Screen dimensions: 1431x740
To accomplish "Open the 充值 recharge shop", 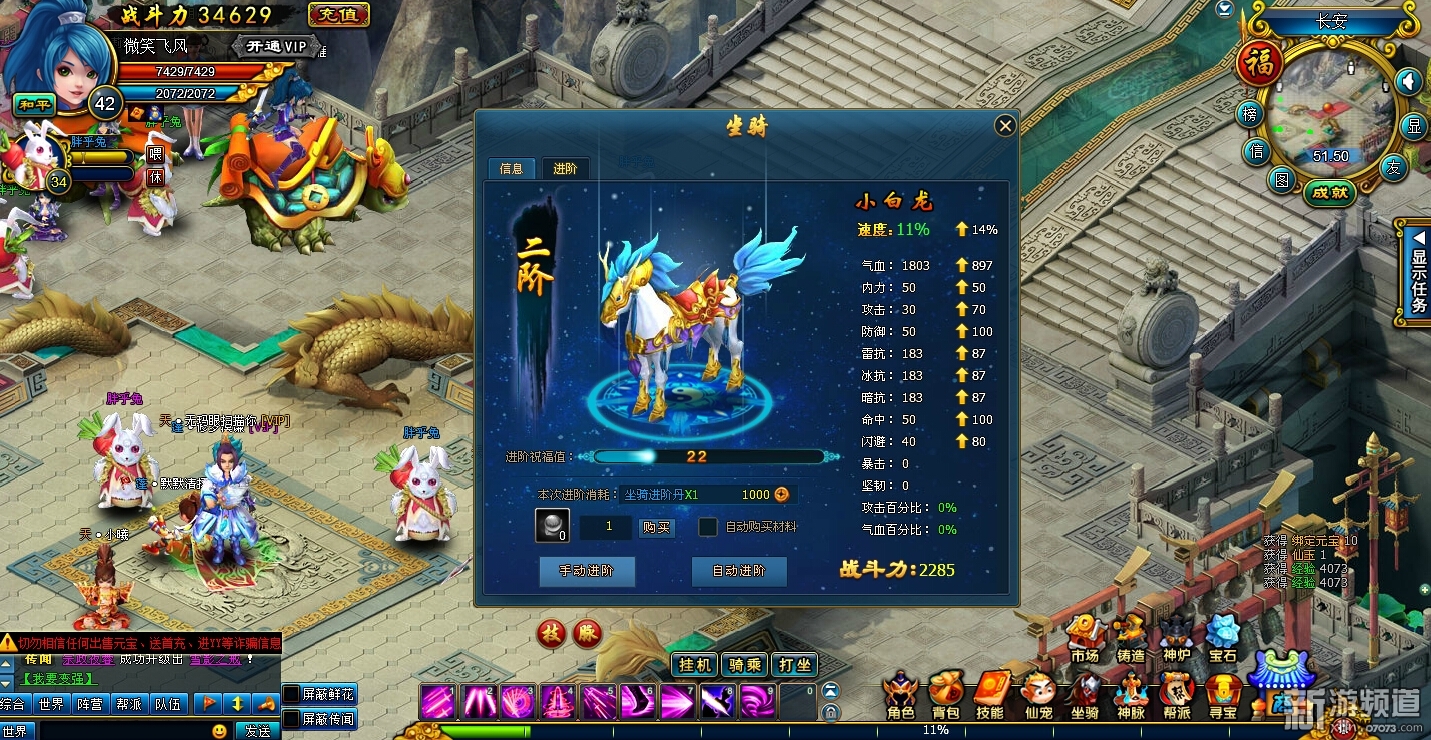I will pyautogui.click(x=339, y=15).
